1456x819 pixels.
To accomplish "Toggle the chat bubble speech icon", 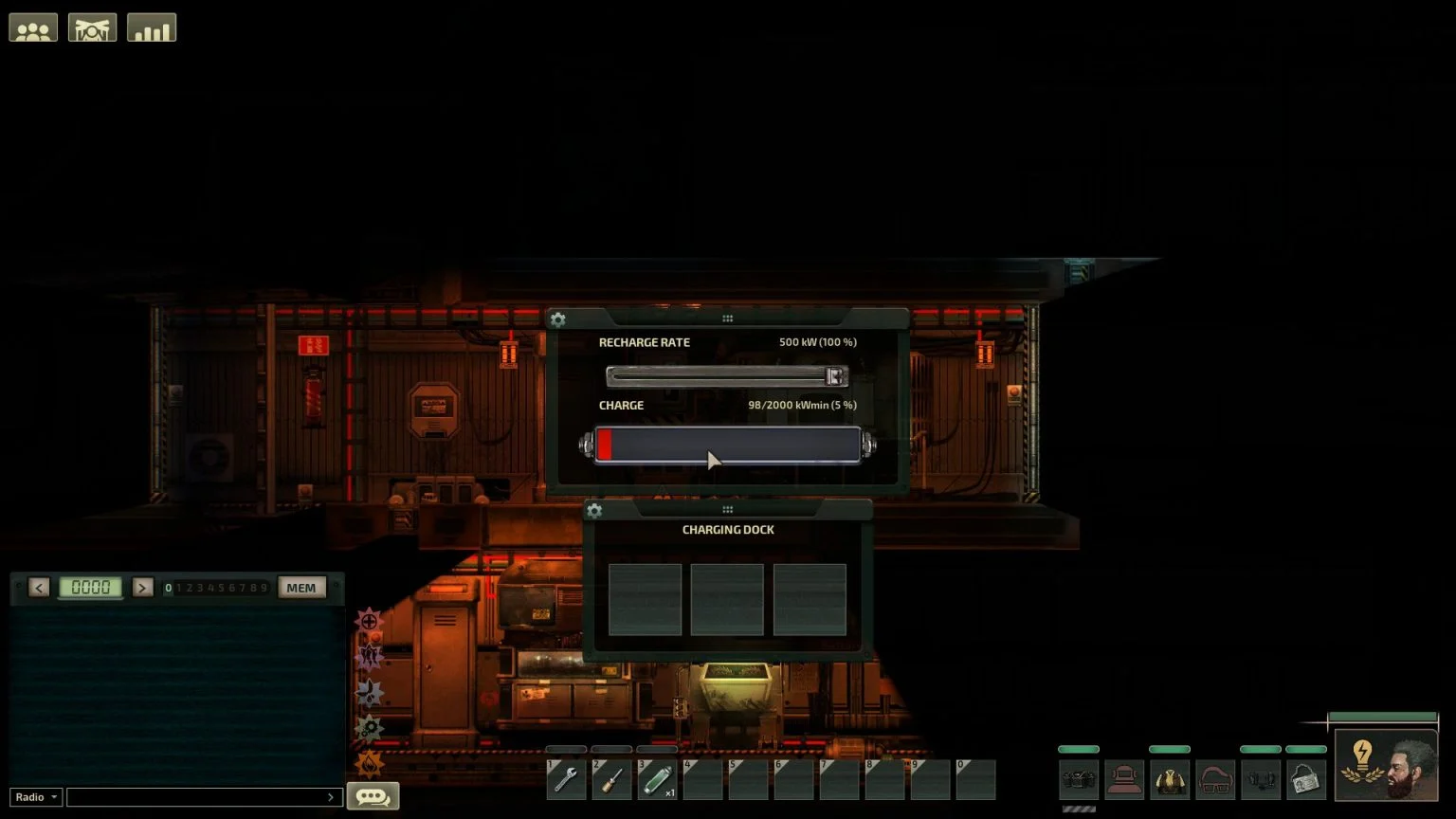I will click(x=372, y=796).
